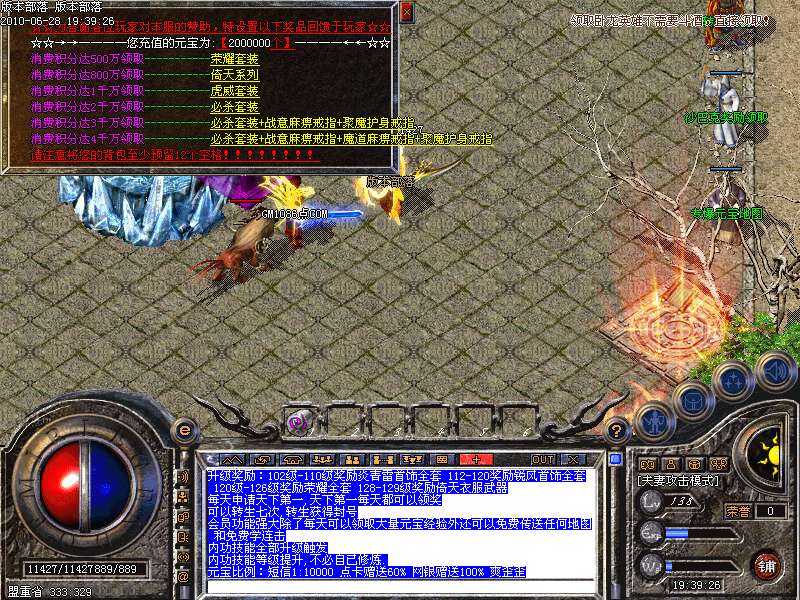Open the bag inventory round button

point(692,400)
